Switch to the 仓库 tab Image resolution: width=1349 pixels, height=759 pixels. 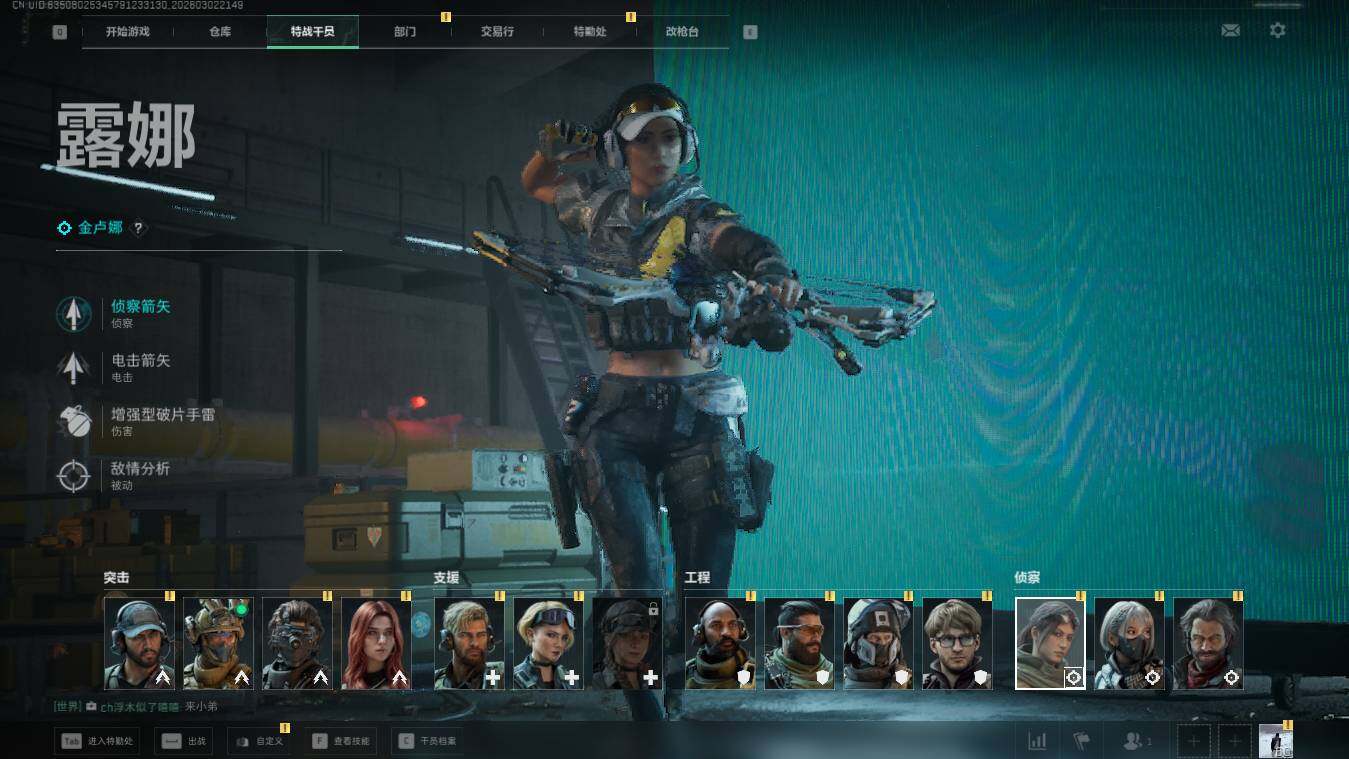tap(220, 31)
